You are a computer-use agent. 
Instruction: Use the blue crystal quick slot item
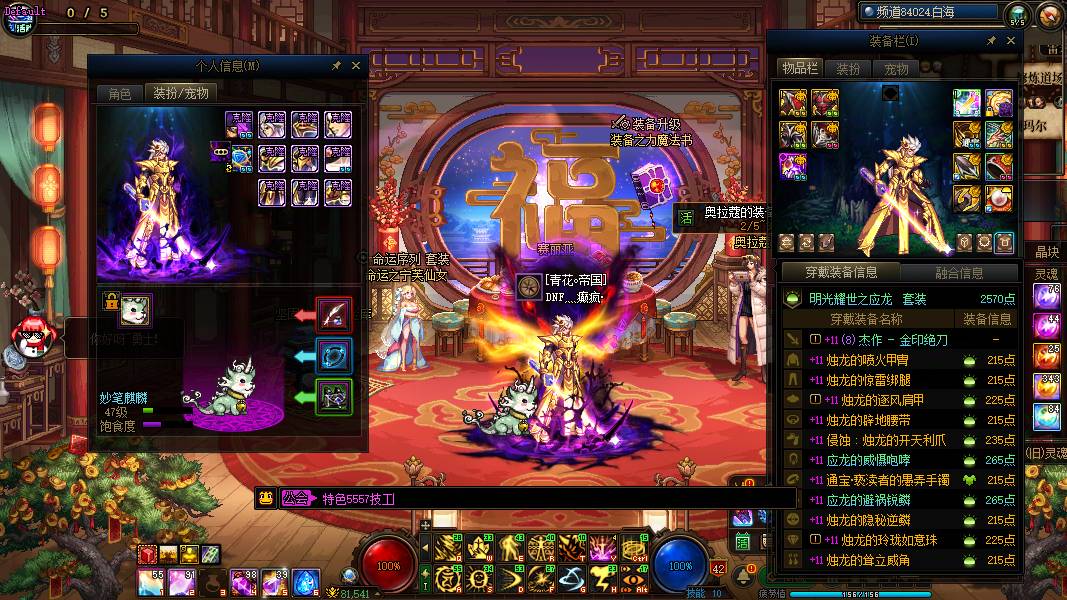pos(306,580)
